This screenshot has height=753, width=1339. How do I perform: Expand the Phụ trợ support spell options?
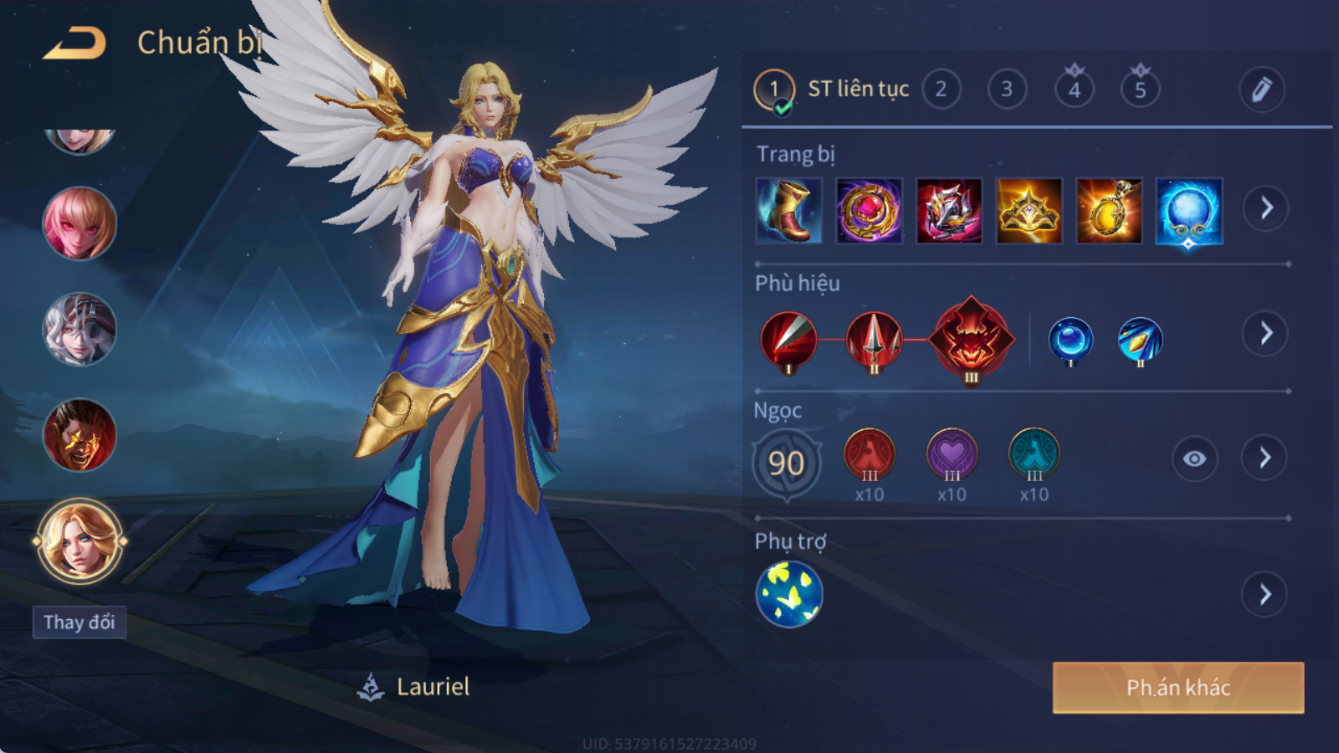[1265, 595]
